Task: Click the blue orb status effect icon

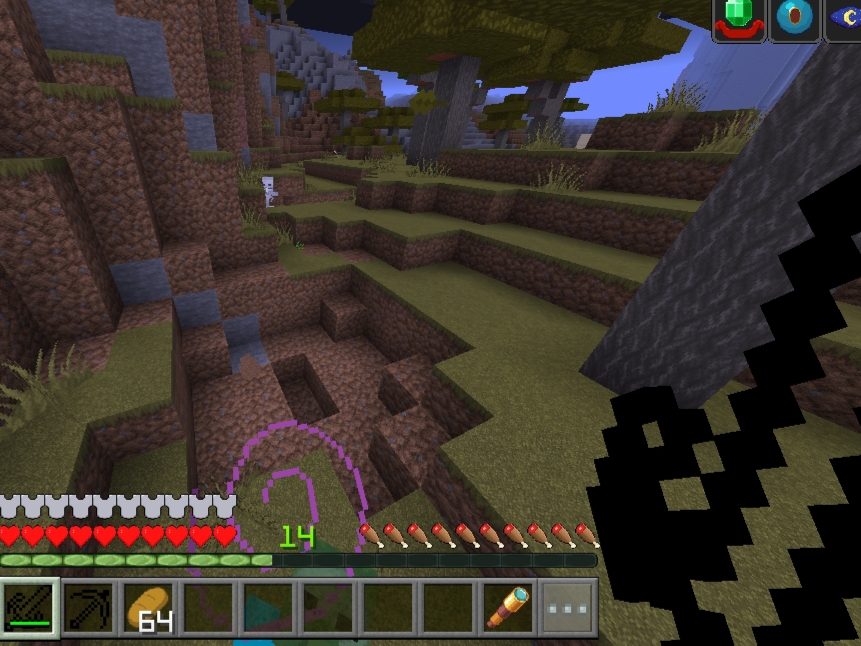Action: tap(795, 19)
